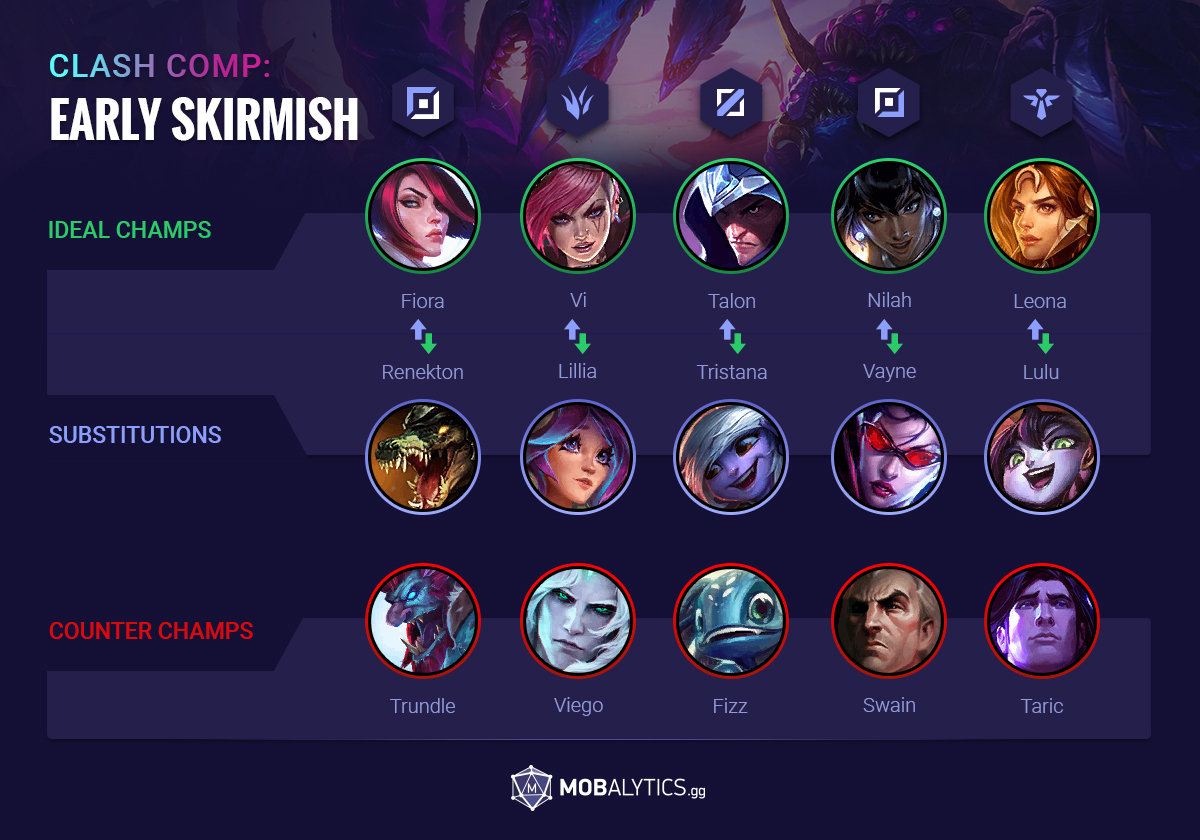Choose the Fizz counter champion portrait

click(731, 621)
